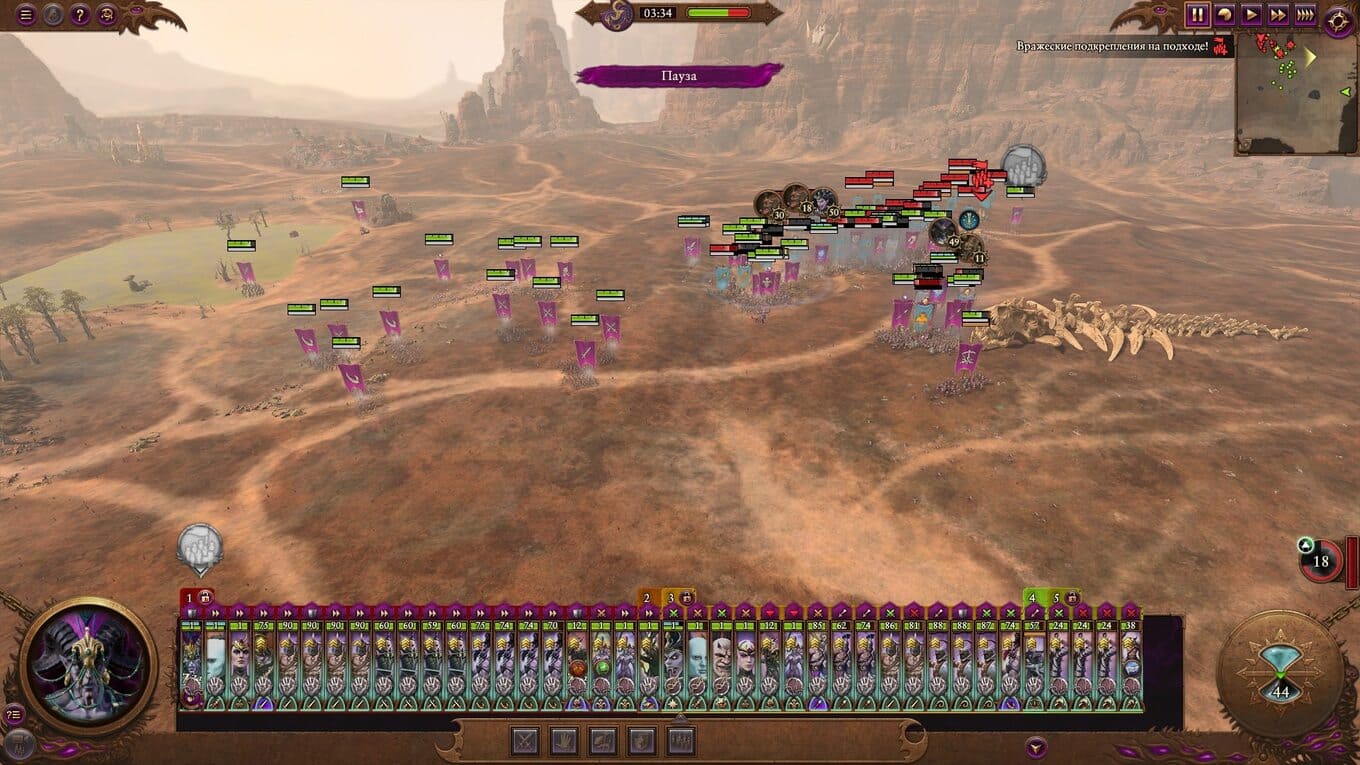Select control group 1 tab

pos(192,598)
